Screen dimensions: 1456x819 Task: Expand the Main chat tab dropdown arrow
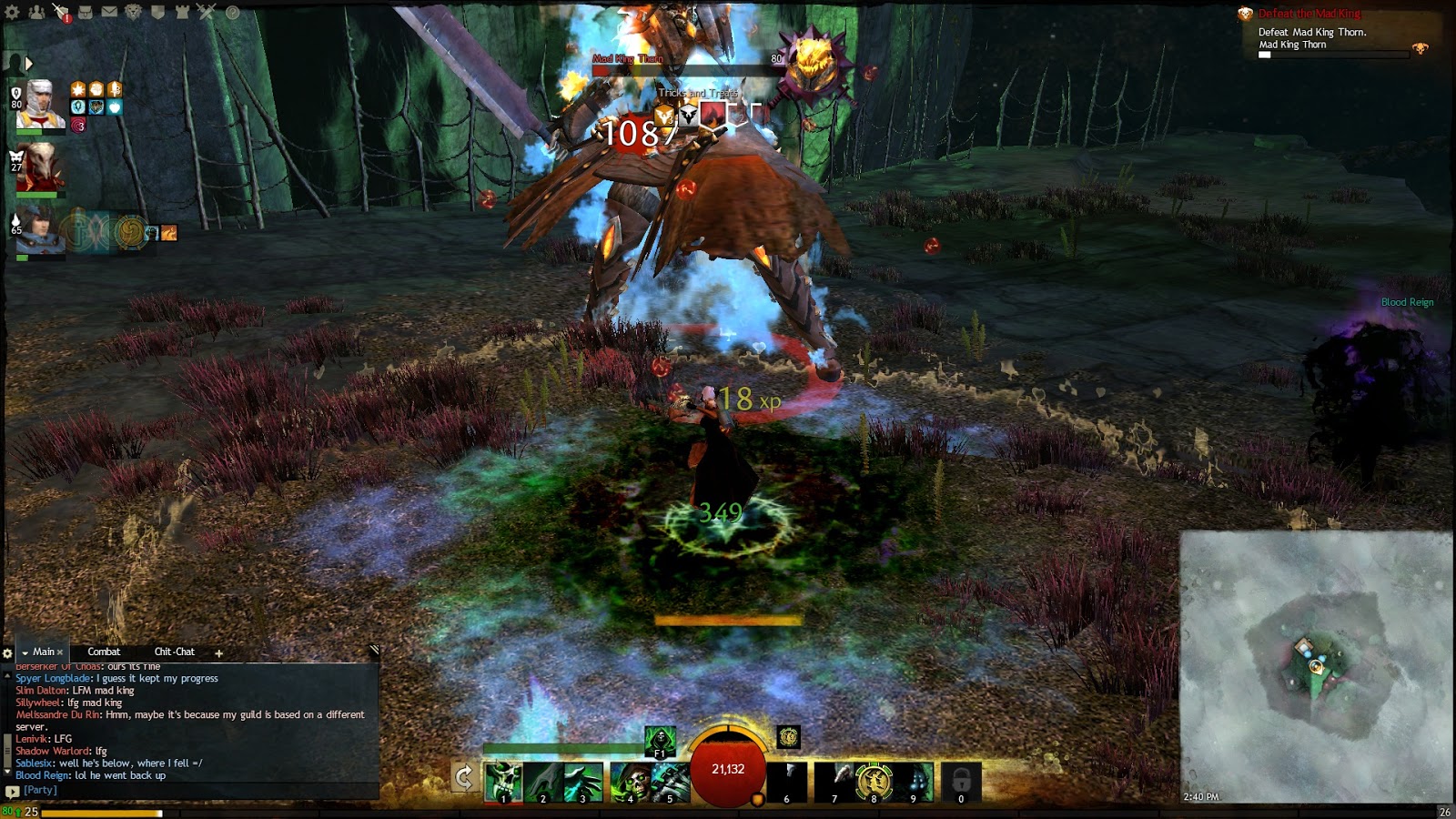click(27, 652)
